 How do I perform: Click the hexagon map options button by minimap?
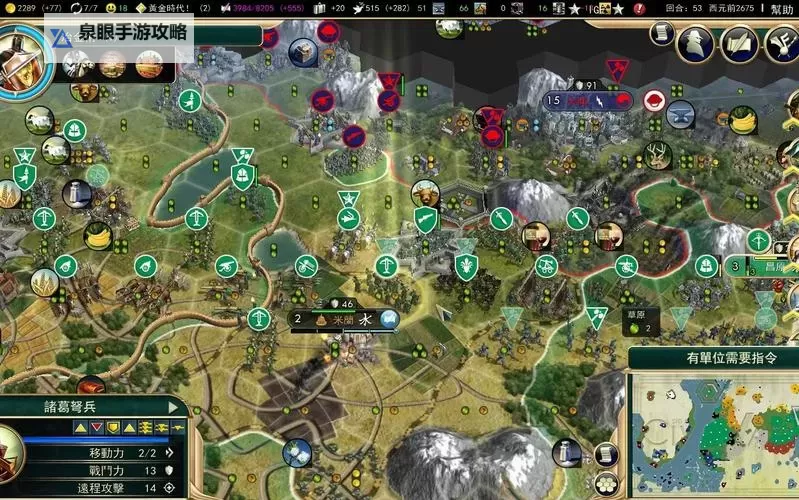pos(605,483)
